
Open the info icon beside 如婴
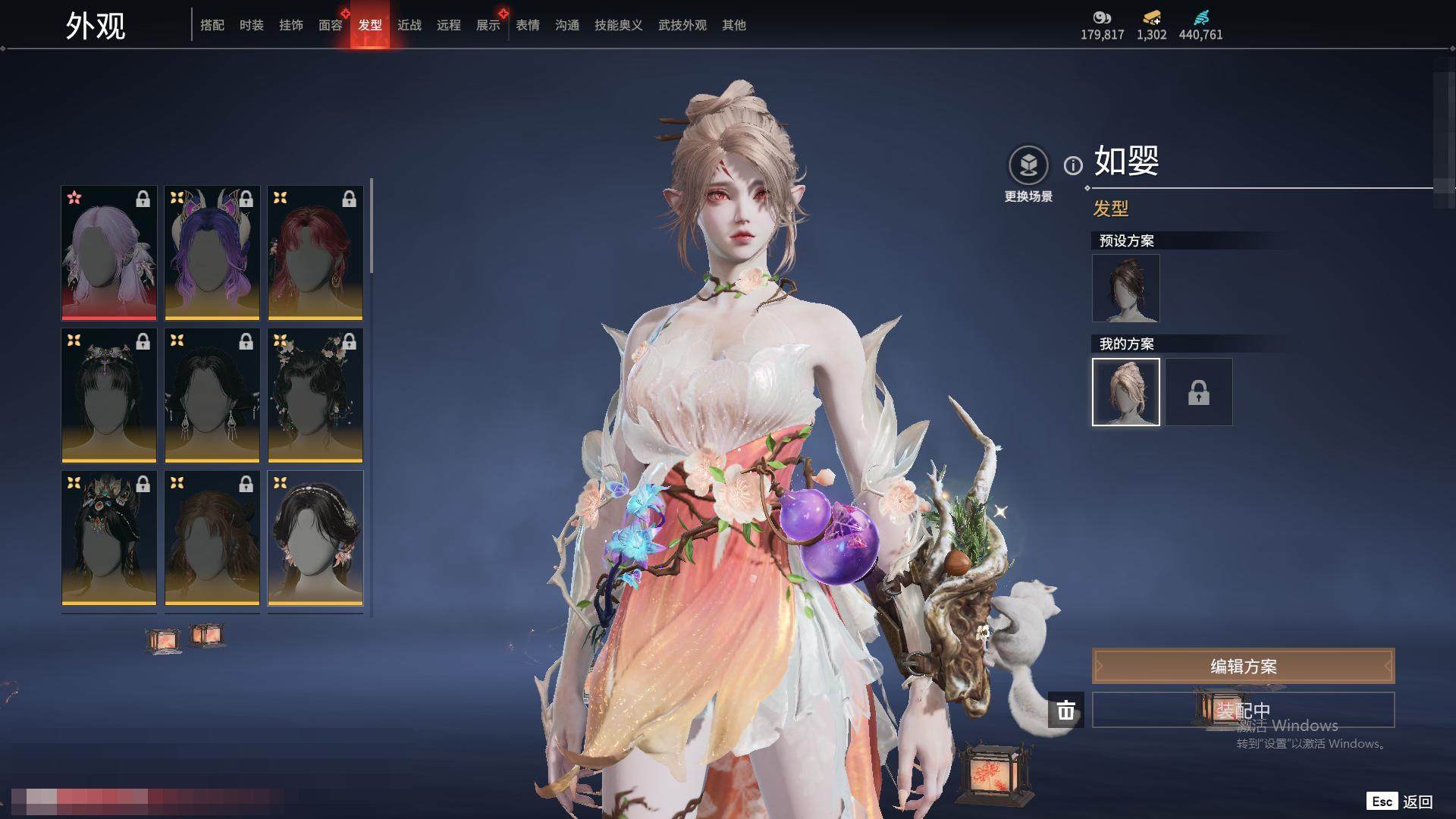tap(1072, 165)
